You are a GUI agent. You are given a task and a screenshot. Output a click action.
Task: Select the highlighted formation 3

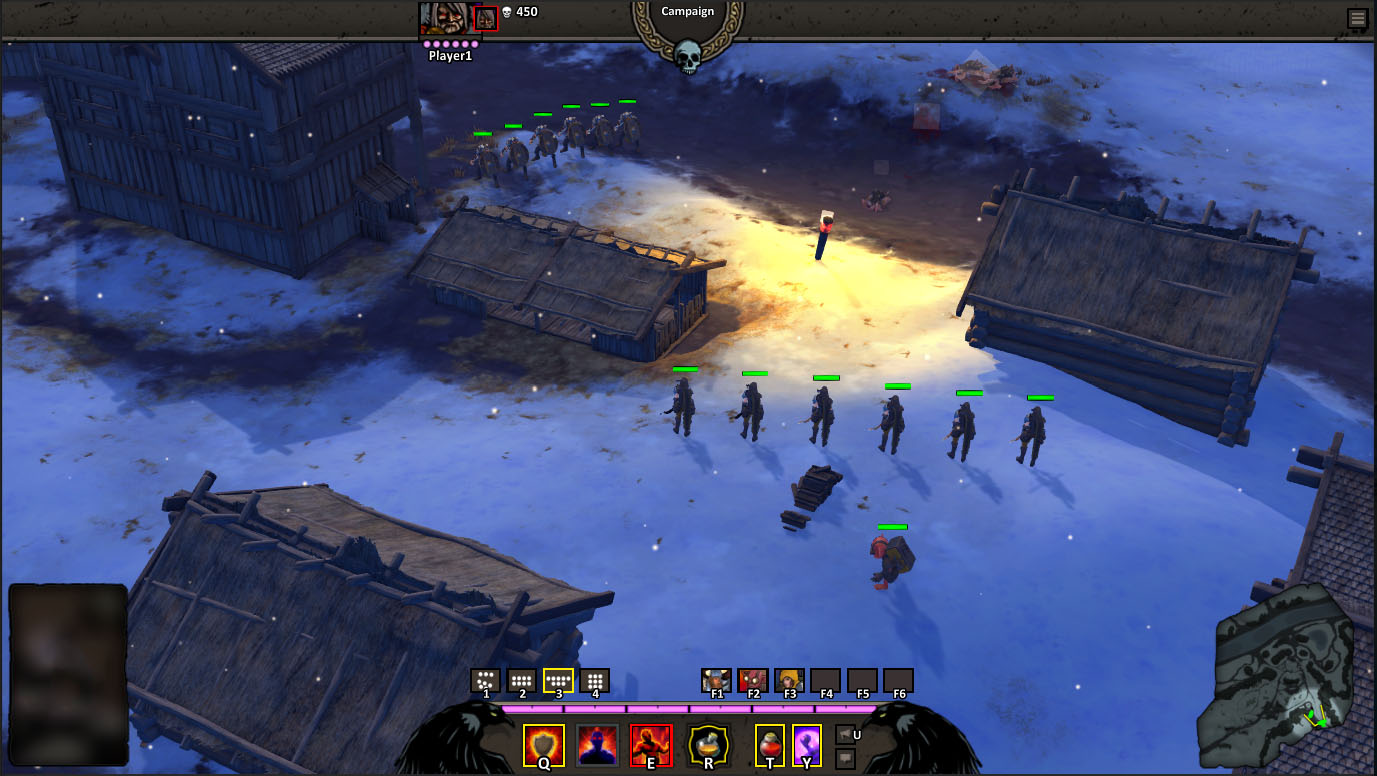coord(558,680)
